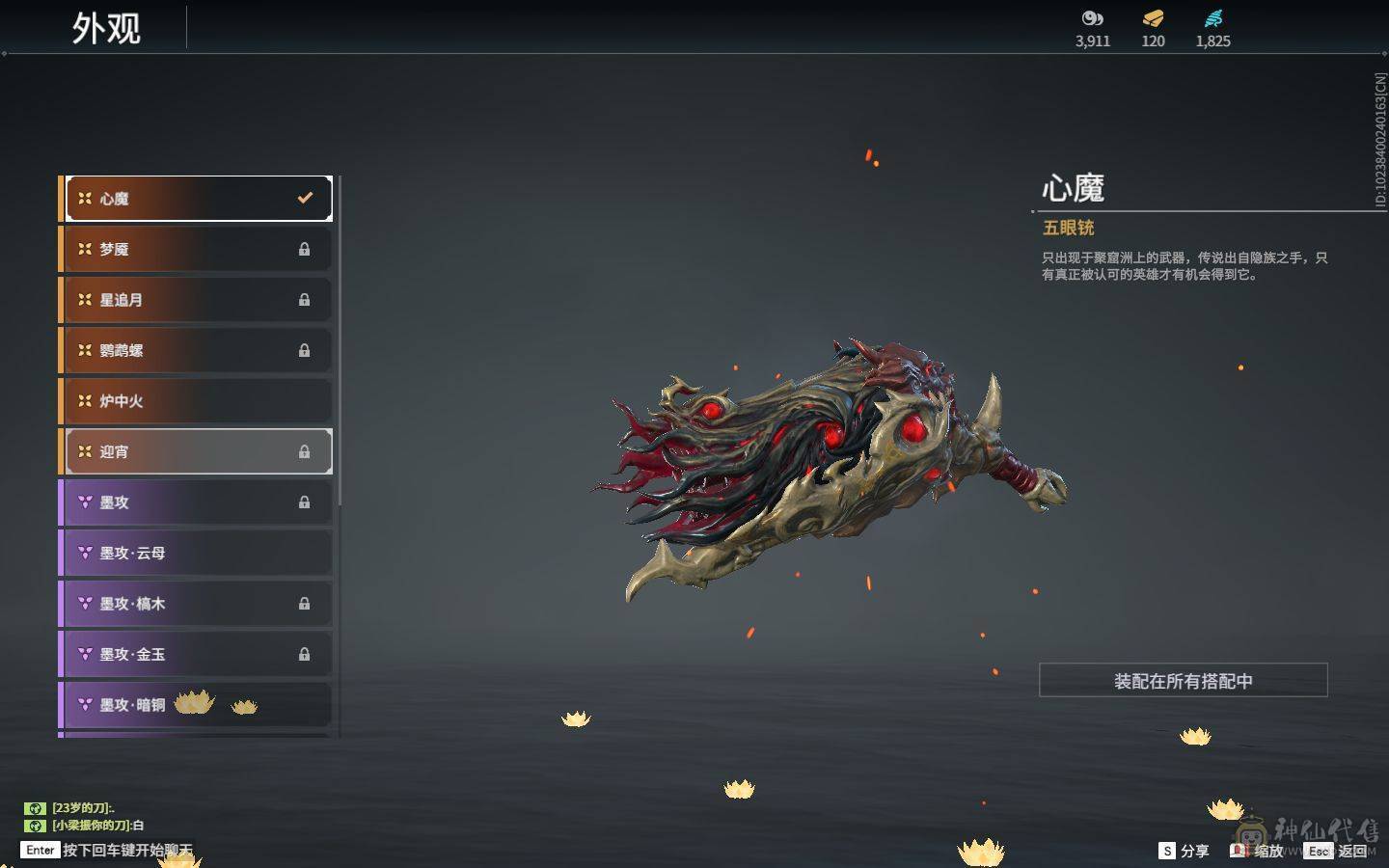Click the 装配在所有搭配中 button
Viewport: 1389px width, 868px height.
[x=1183, y=681]
